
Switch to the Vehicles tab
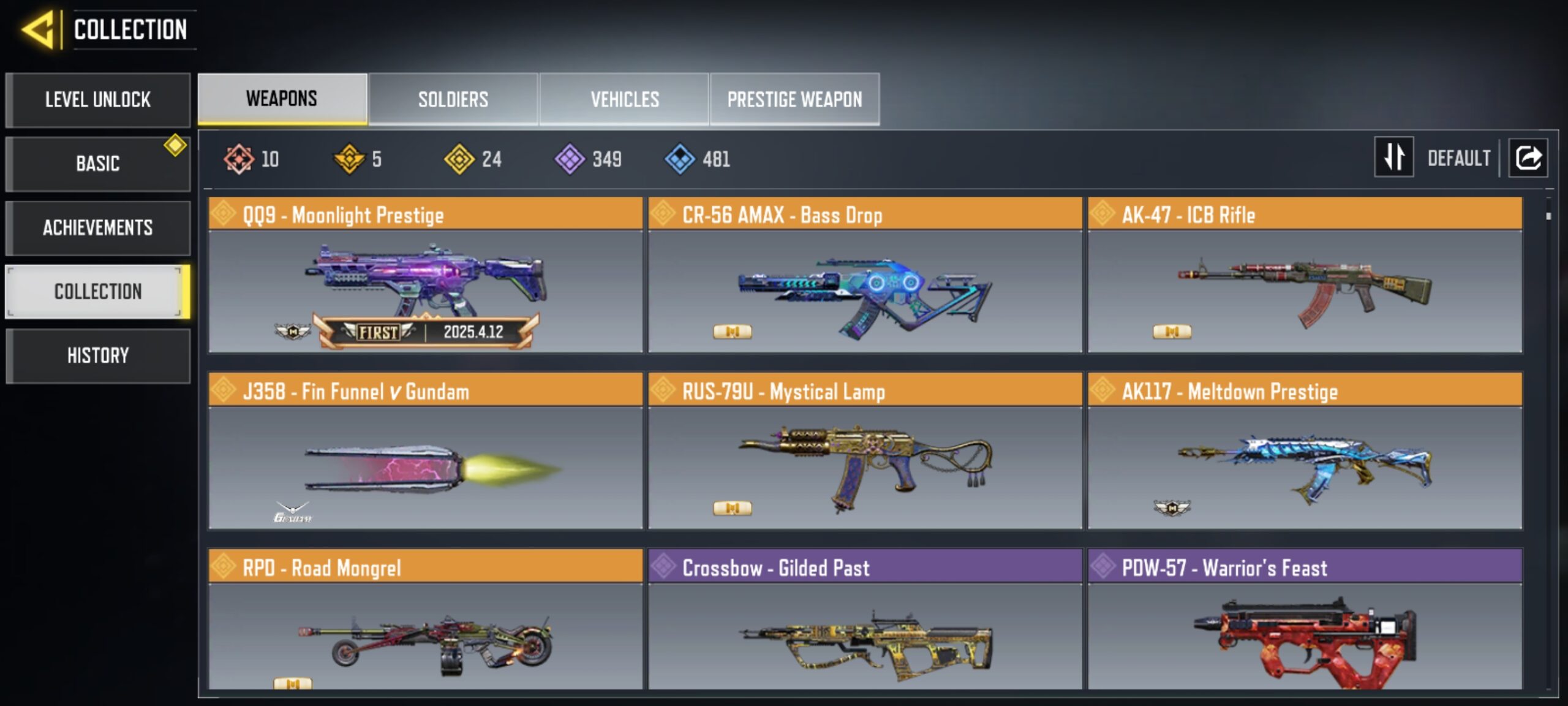[x=624, y=99]
